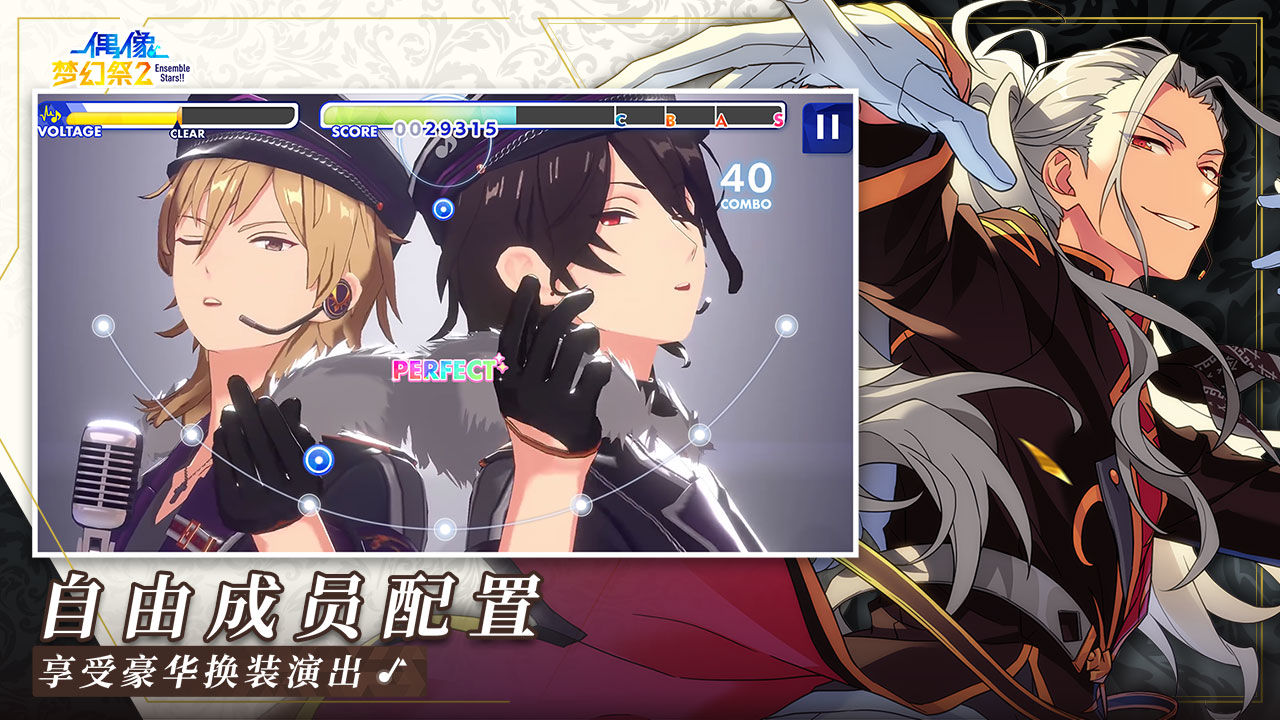Select the VOLTAGE label on the HUD
The width and height of the screenshot is (1280, 720).
[71, 131]
